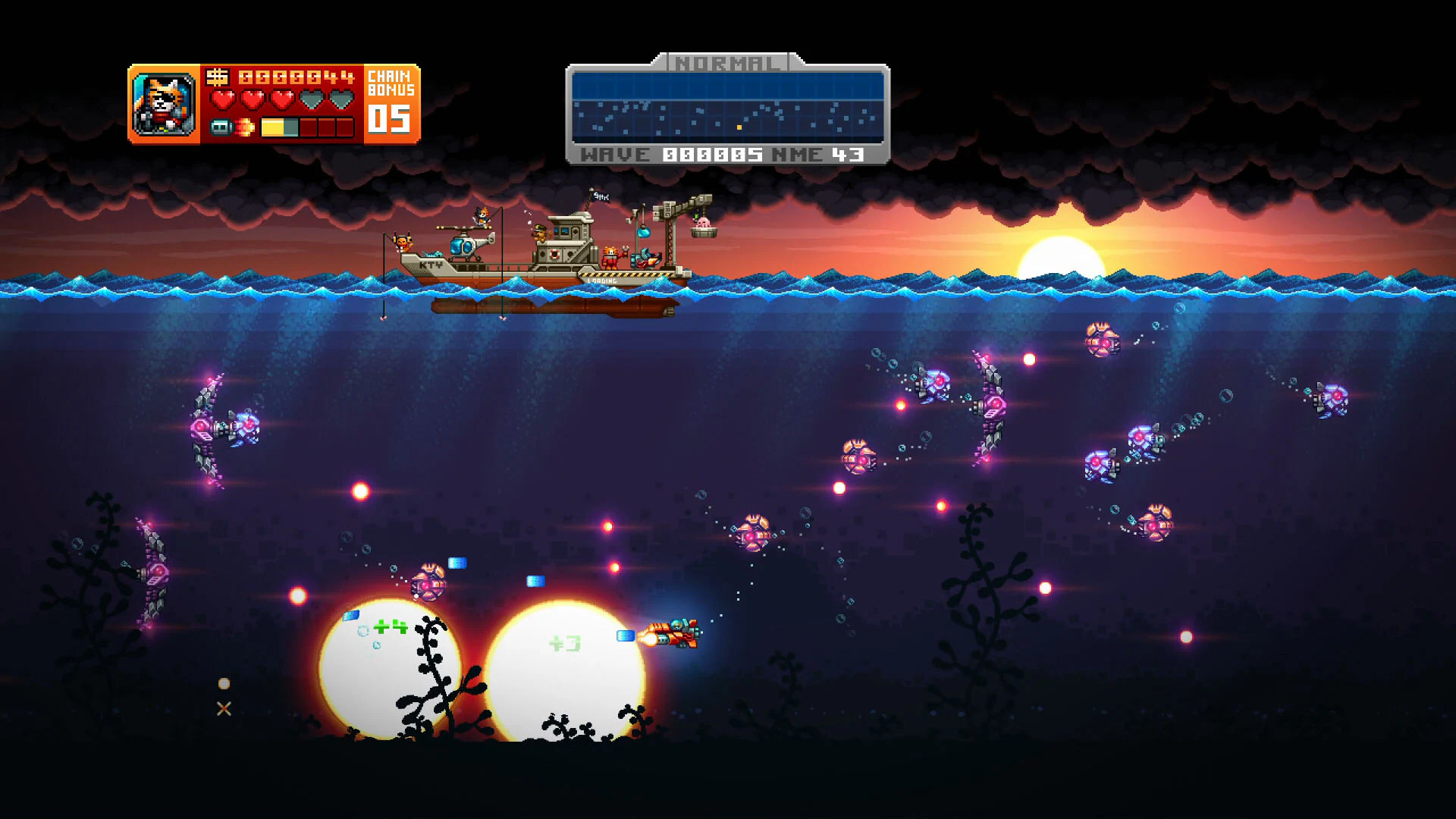This screenshot has width=1456, height=819.
Task: Click the 0000044 score readout
Action: pos(296,77)
